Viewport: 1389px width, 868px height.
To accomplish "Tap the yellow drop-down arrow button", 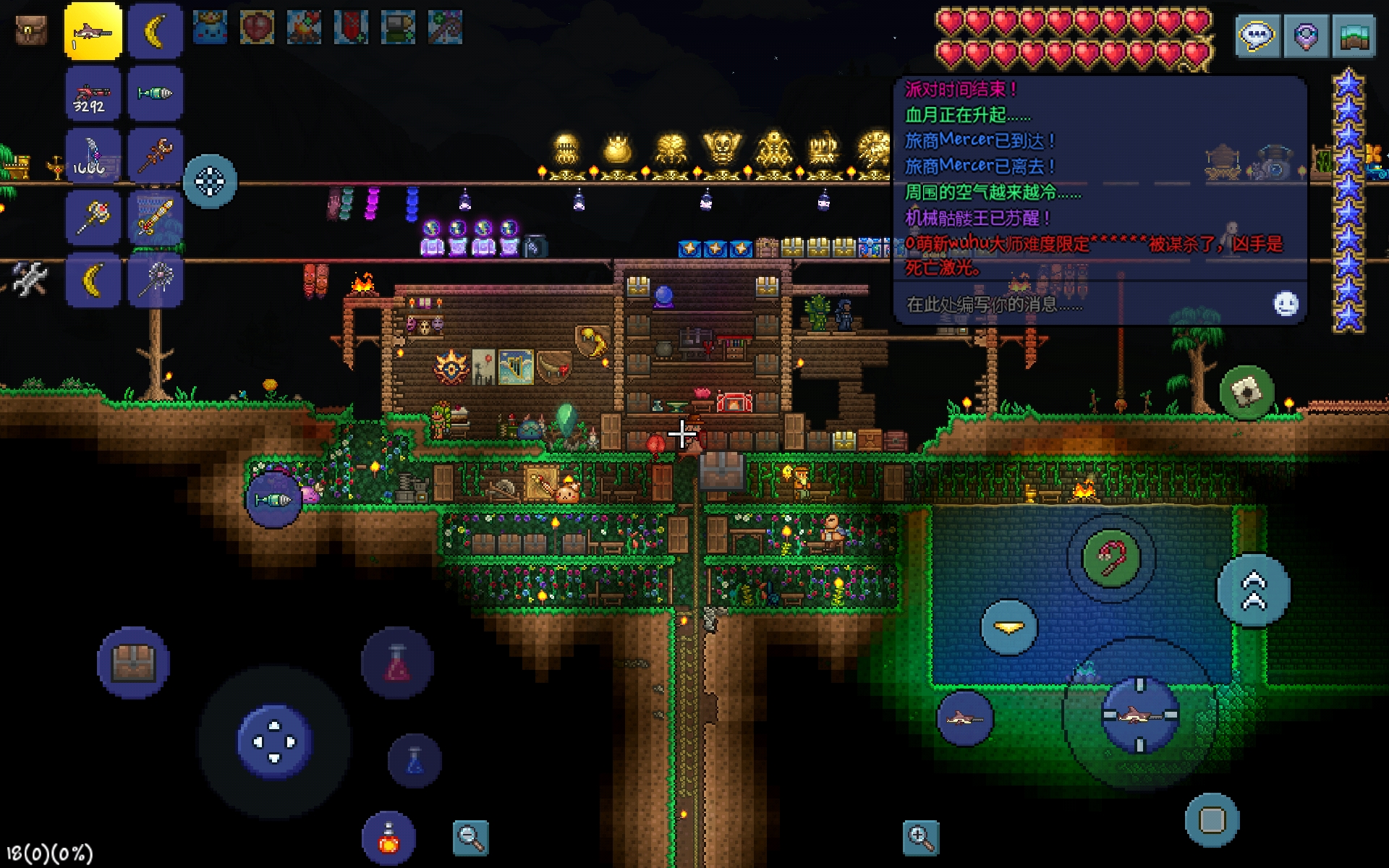I will pos(1008,627).
